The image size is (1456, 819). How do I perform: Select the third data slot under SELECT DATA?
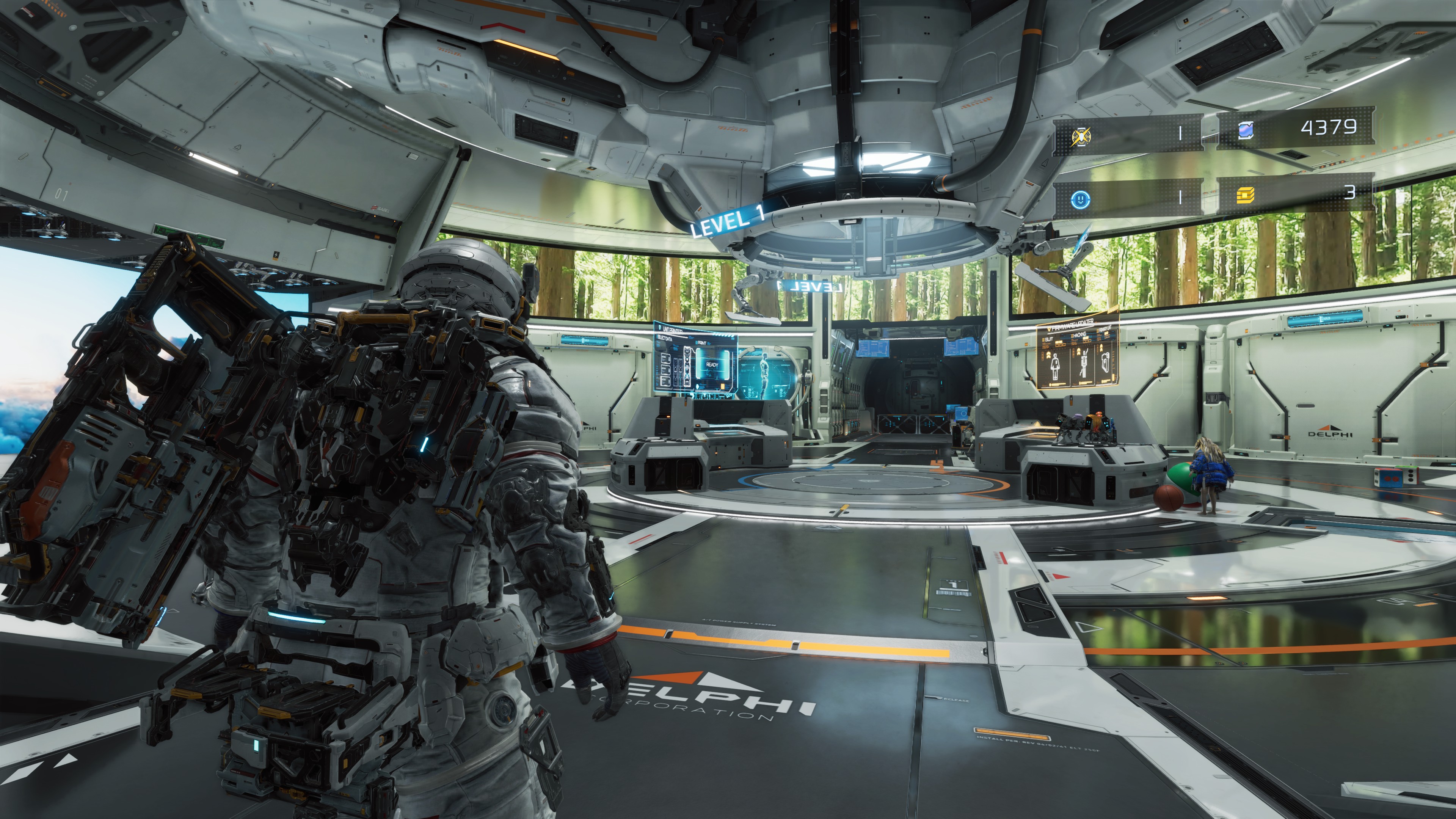(x=666, y=381)
